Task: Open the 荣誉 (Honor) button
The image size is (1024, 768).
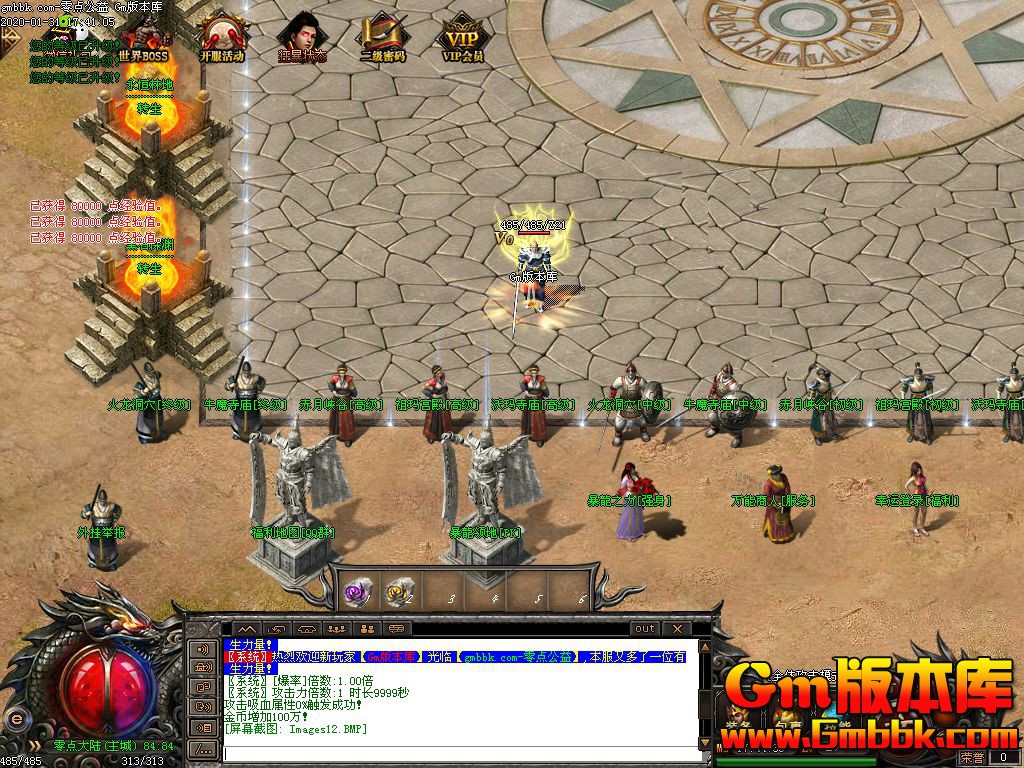Action: tap(971, 759)
